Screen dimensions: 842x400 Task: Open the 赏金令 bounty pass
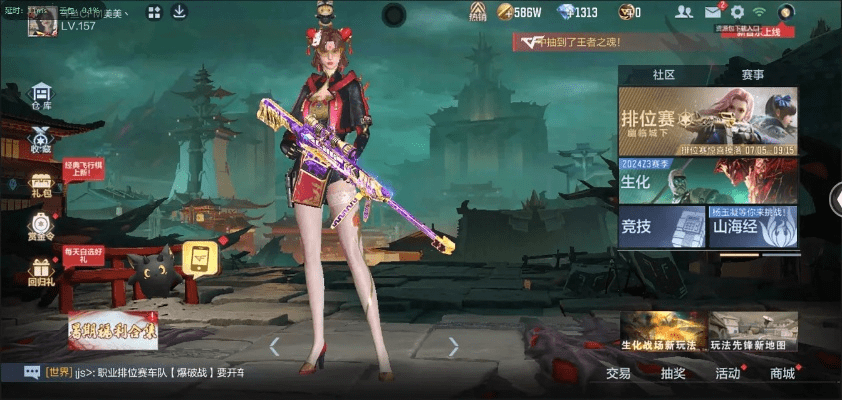[x=41, y=226]
